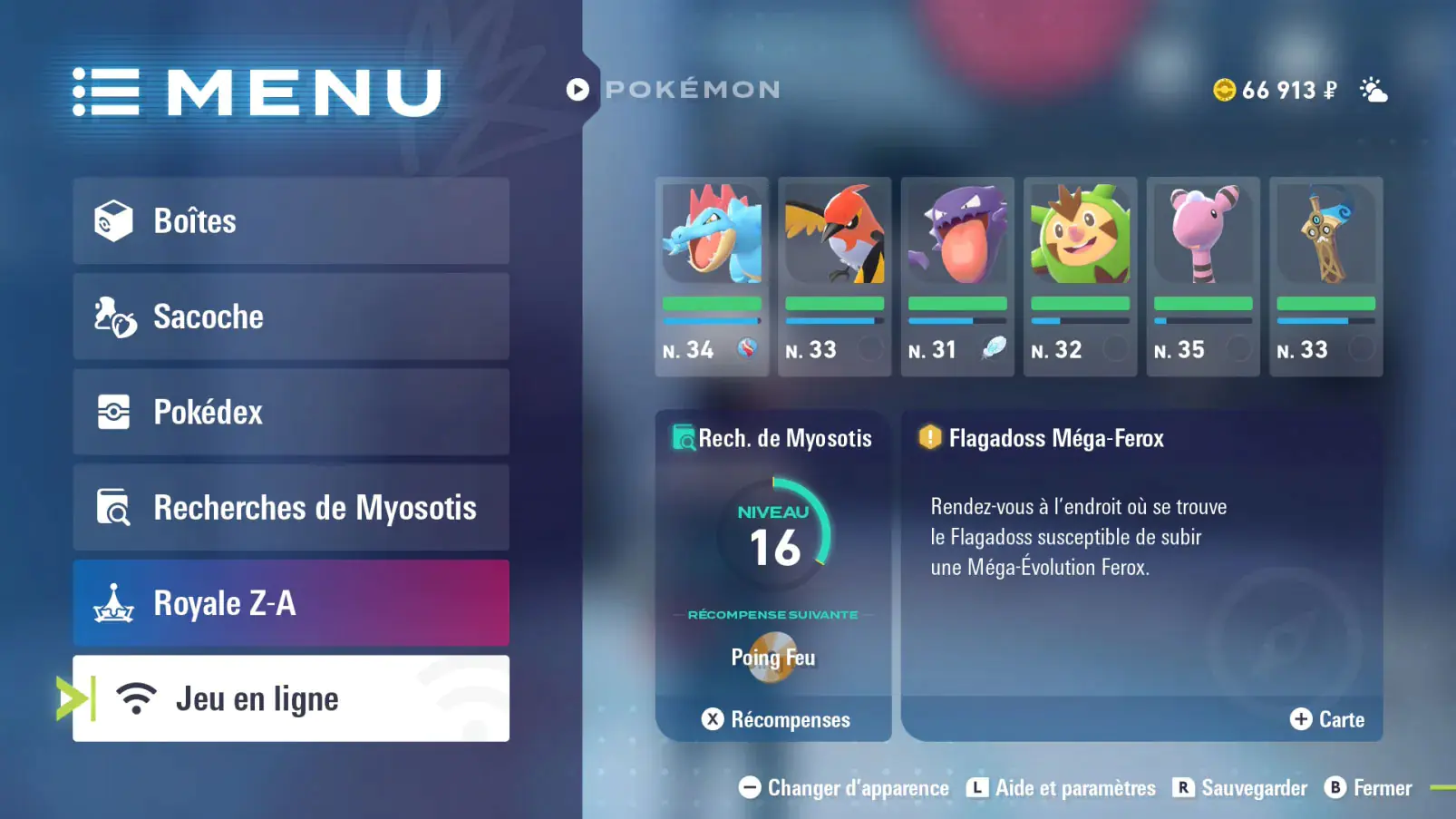Choose Recherches de Myosotis menu entry

pyautogui.click(x=290, y=508)
